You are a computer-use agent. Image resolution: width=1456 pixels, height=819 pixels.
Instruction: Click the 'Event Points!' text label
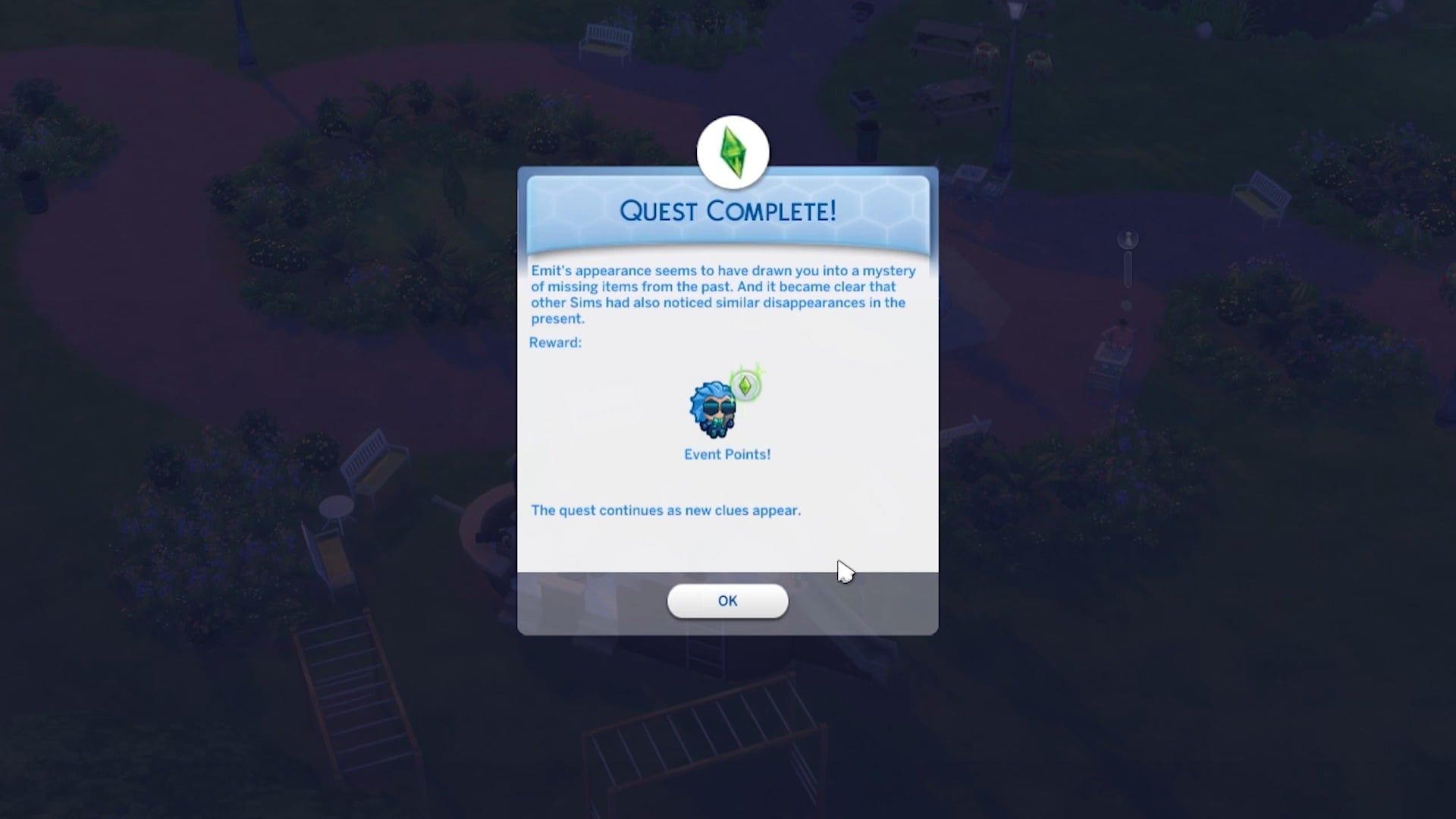(726, 454)
